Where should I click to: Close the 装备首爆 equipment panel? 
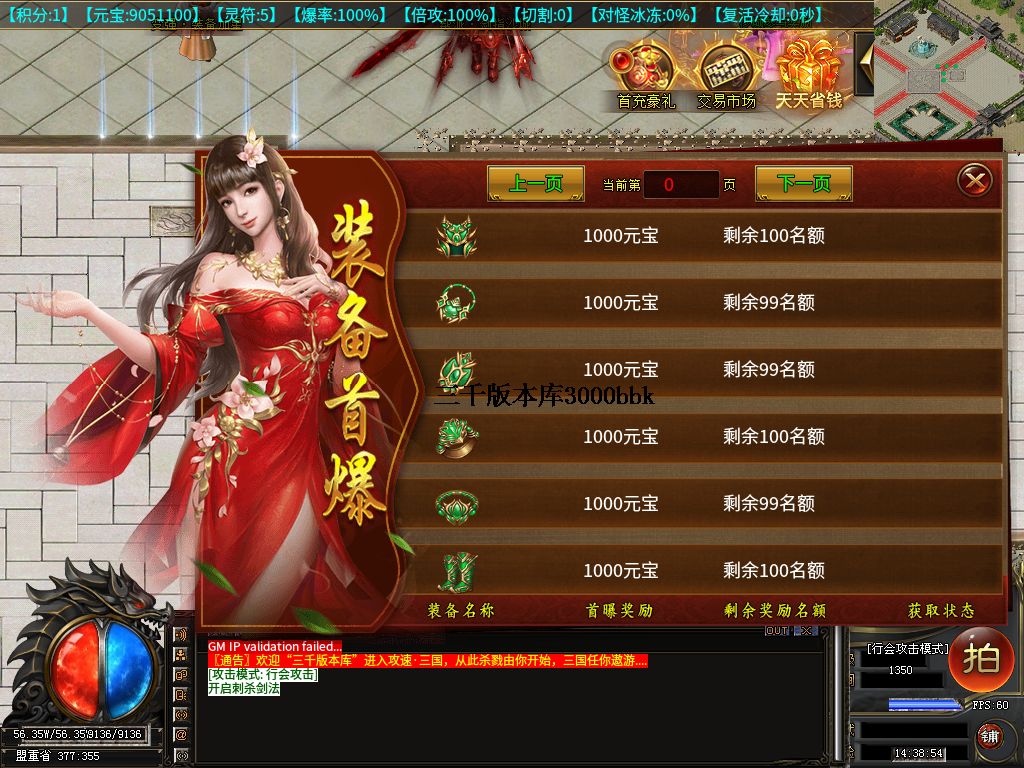click(x=974, y=181)
